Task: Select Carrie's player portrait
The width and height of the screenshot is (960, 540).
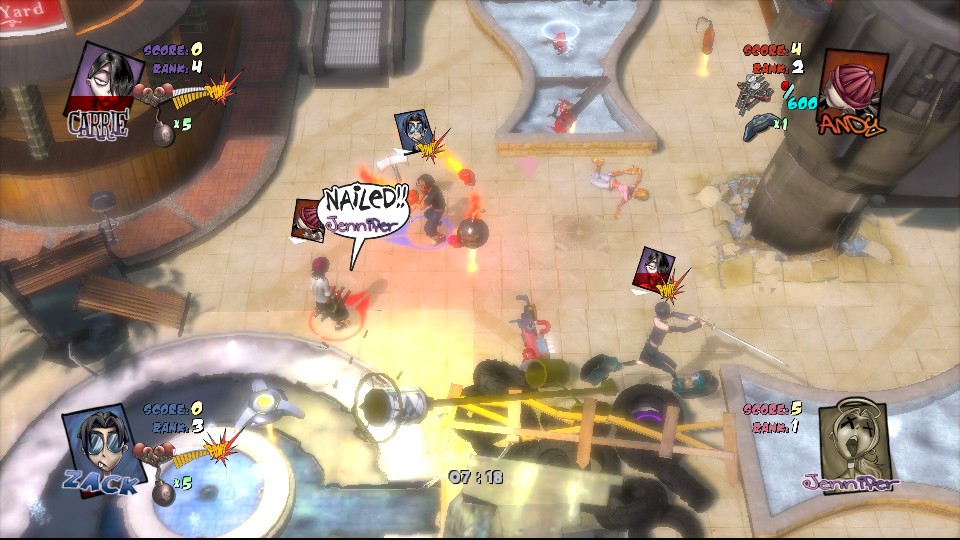Action: (104, 78)
